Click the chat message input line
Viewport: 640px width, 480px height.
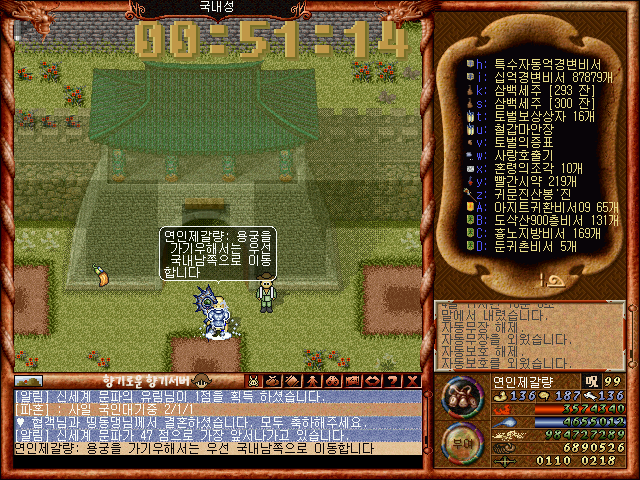point(218,448)
